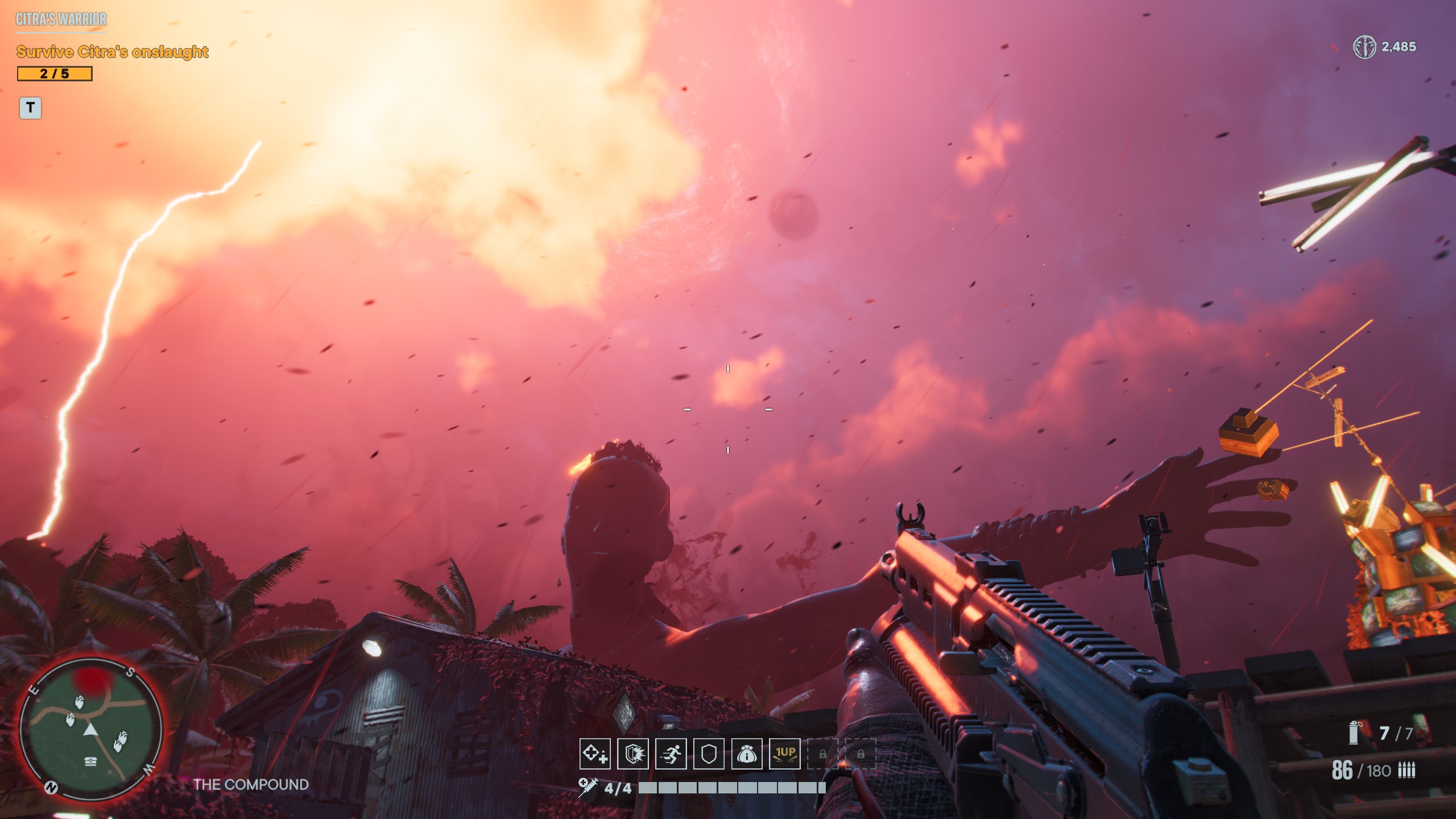Screen dimensions: 1456x819
Task: Click the currency icon beside 2,485
Action: pos(1364,47)
